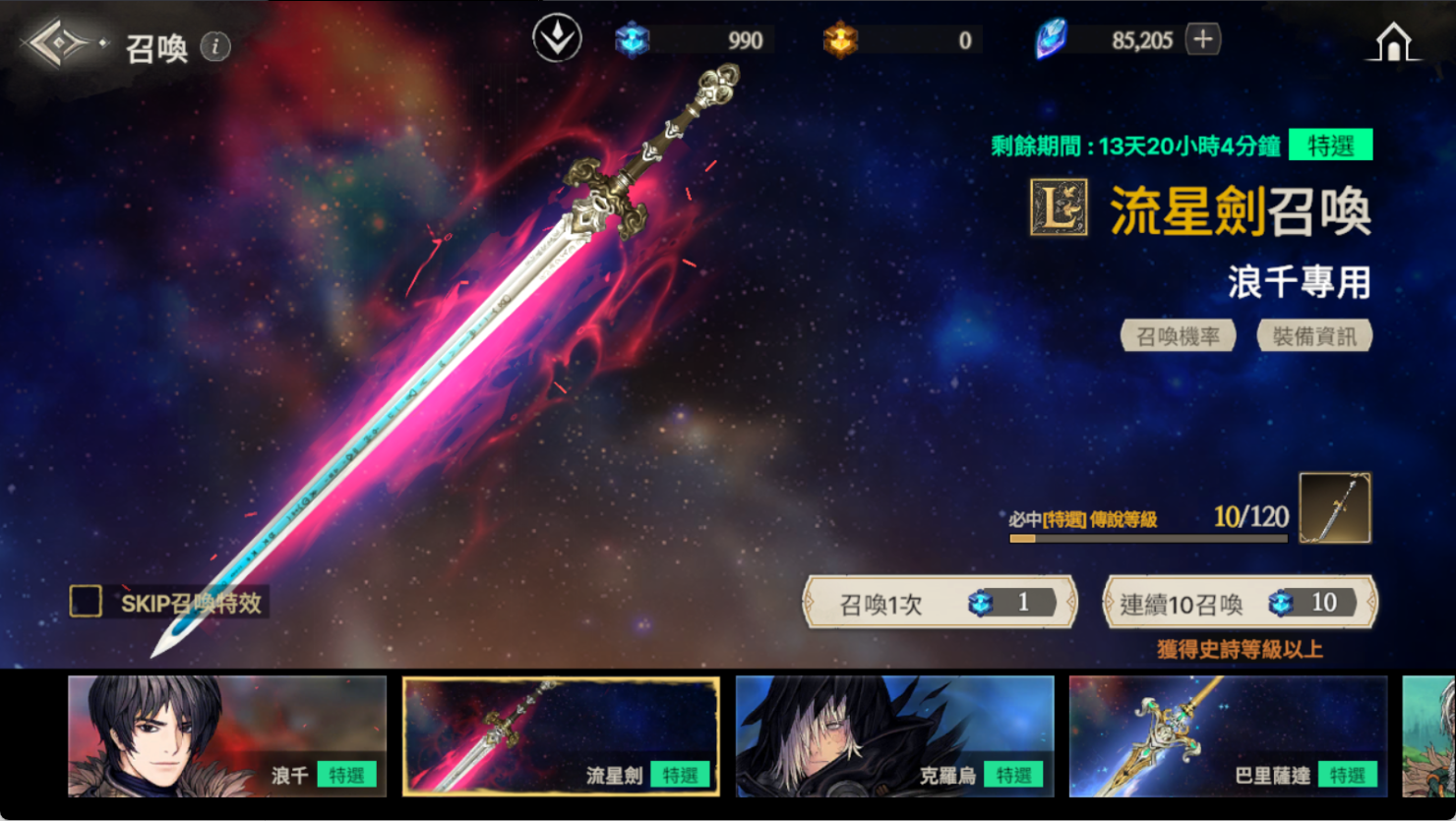Toggle the SKIP召喚特效 checkbox
This screenshot has height=821, width=1456.
[86, 601]
